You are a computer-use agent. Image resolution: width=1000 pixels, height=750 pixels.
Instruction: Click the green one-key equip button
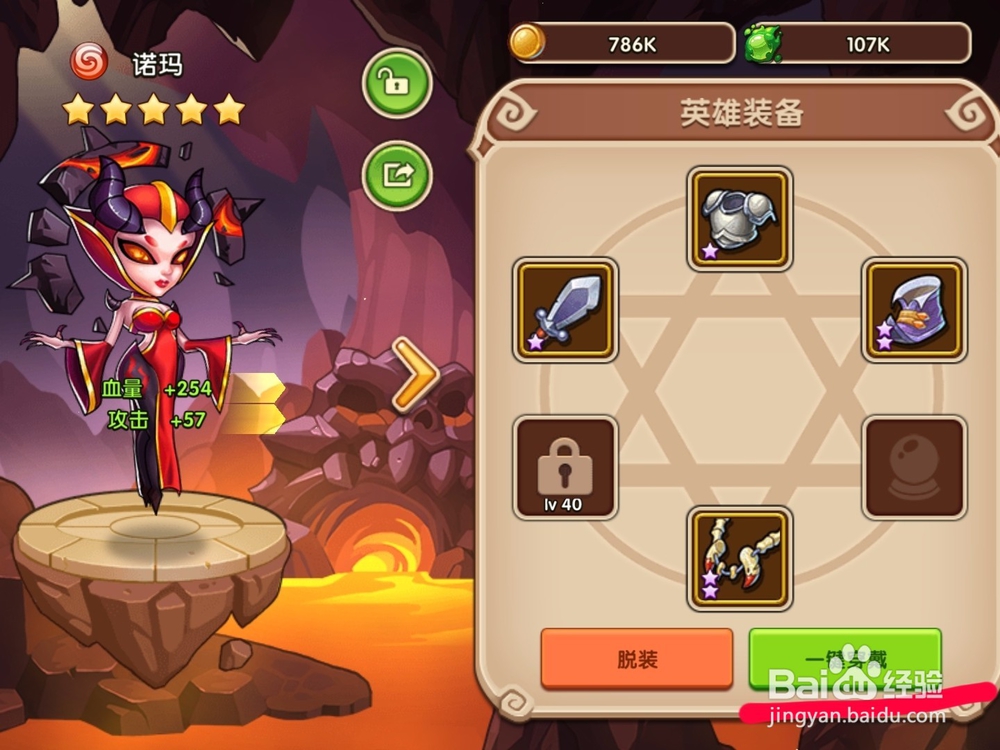pyautogui.click(x=845, y=658)
